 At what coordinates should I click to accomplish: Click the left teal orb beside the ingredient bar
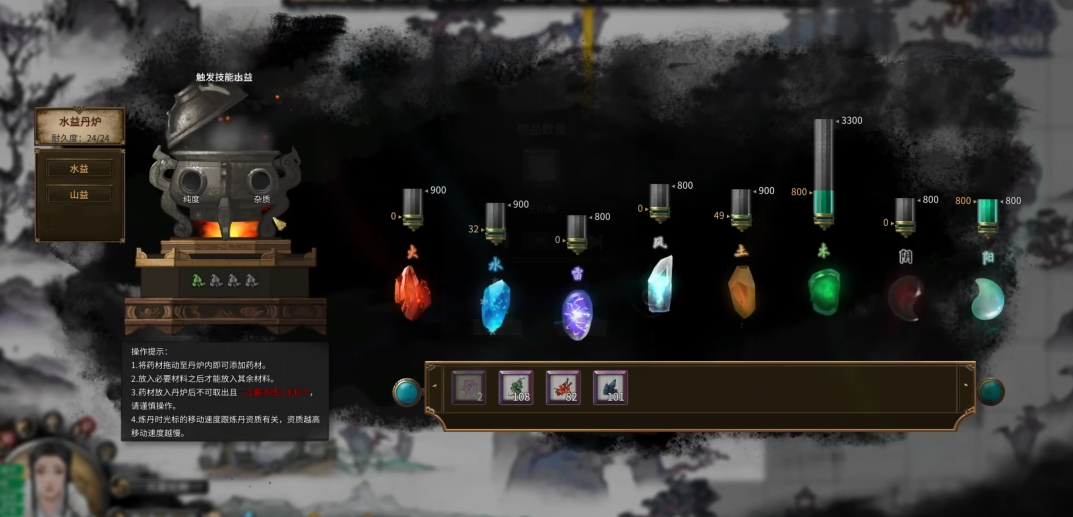coord(407,392)
